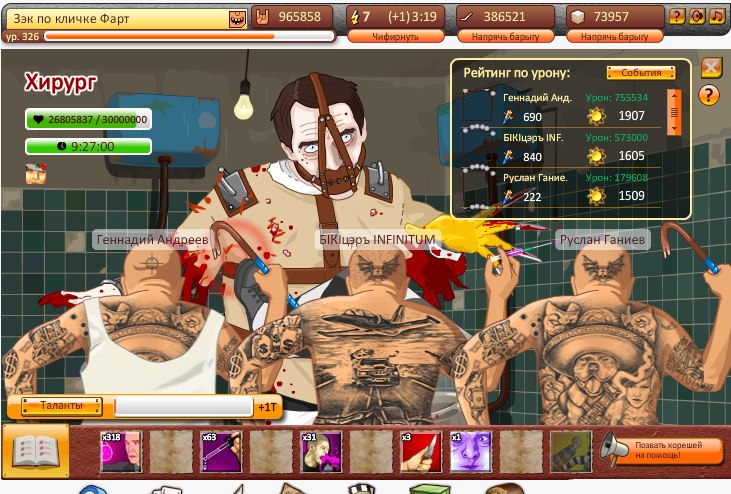Use the item slot with x318 count

pos(120,451)
